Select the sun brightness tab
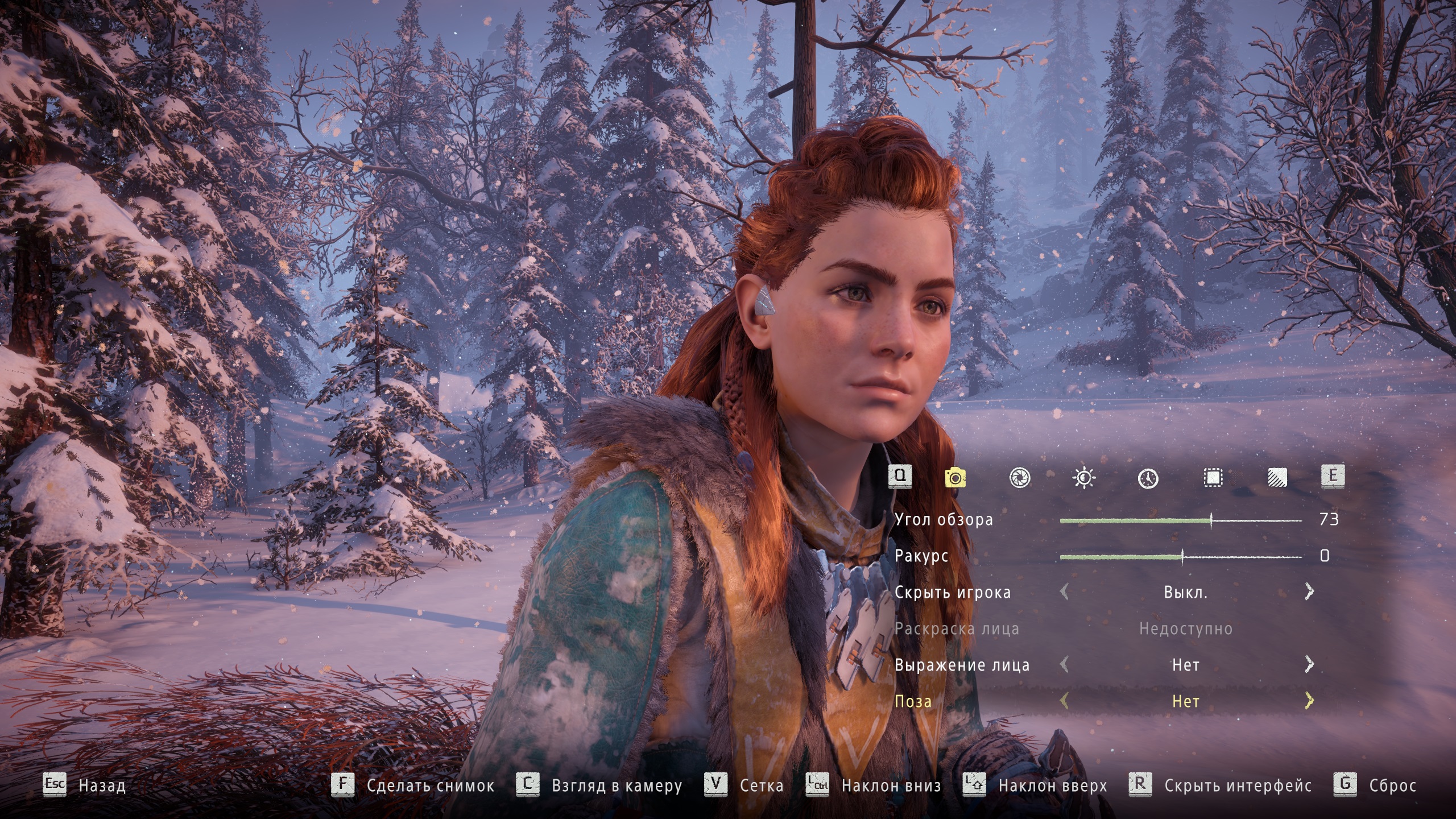This screenshot has width=1456, height=819. click(x=1083, y=478)
